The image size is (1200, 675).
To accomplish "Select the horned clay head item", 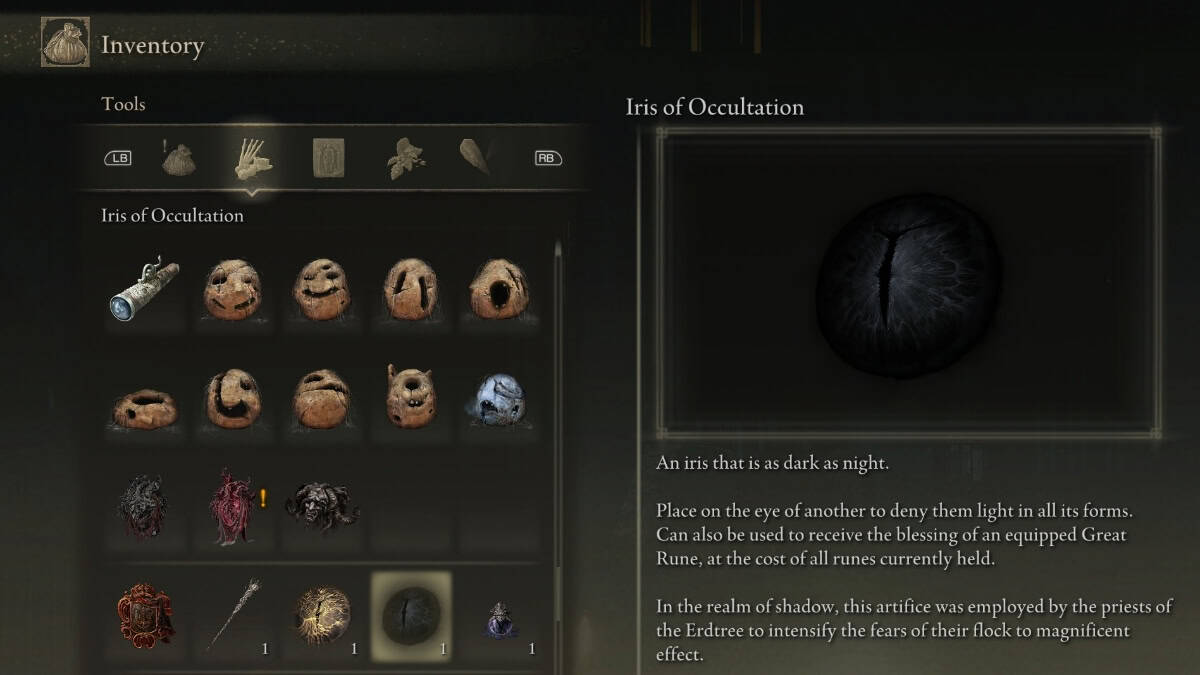I will (410, 396).
